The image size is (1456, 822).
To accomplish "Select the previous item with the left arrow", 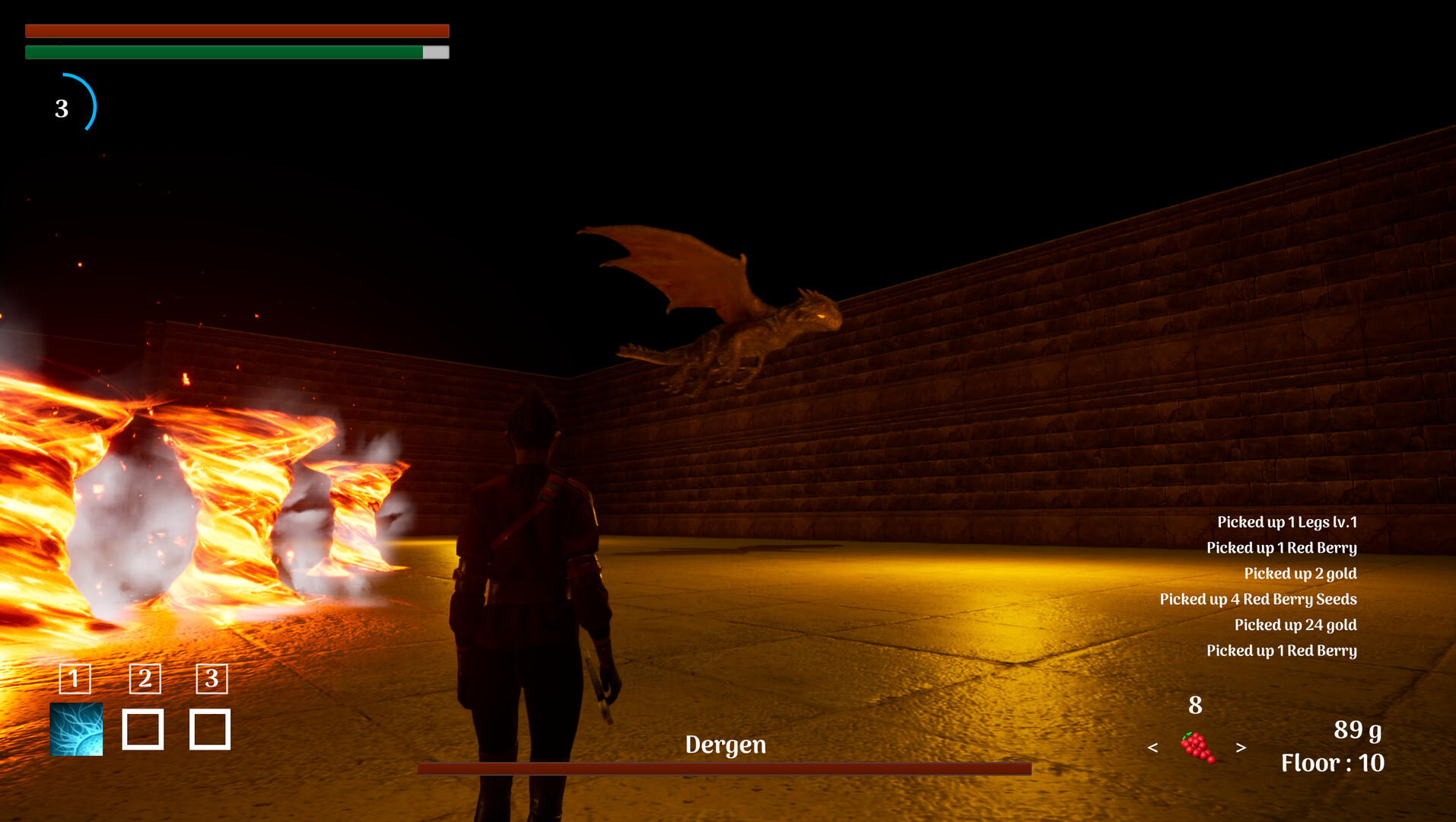I will 1153,748.
